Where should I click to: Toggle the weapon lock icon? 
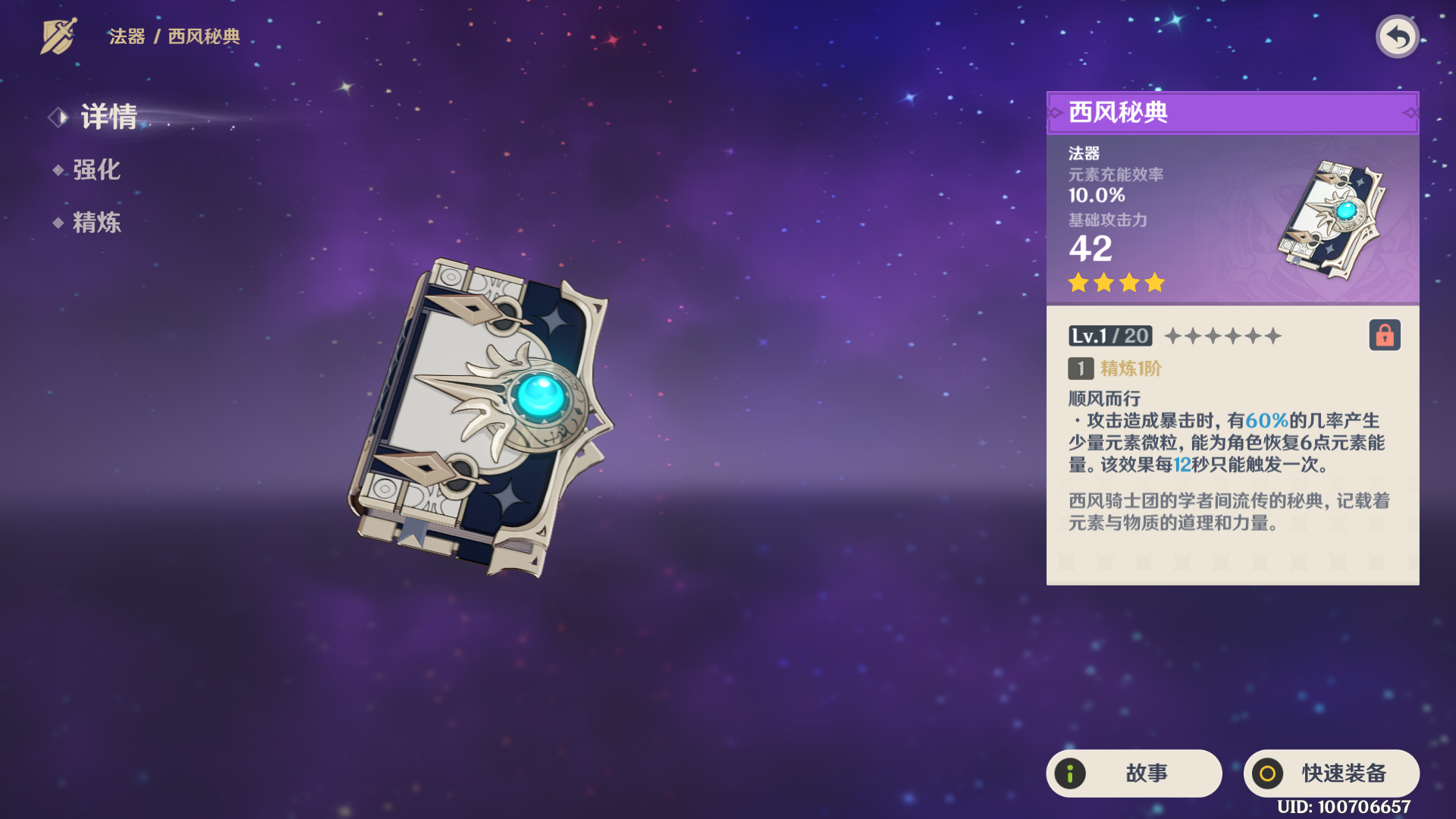pos(1384,335)
